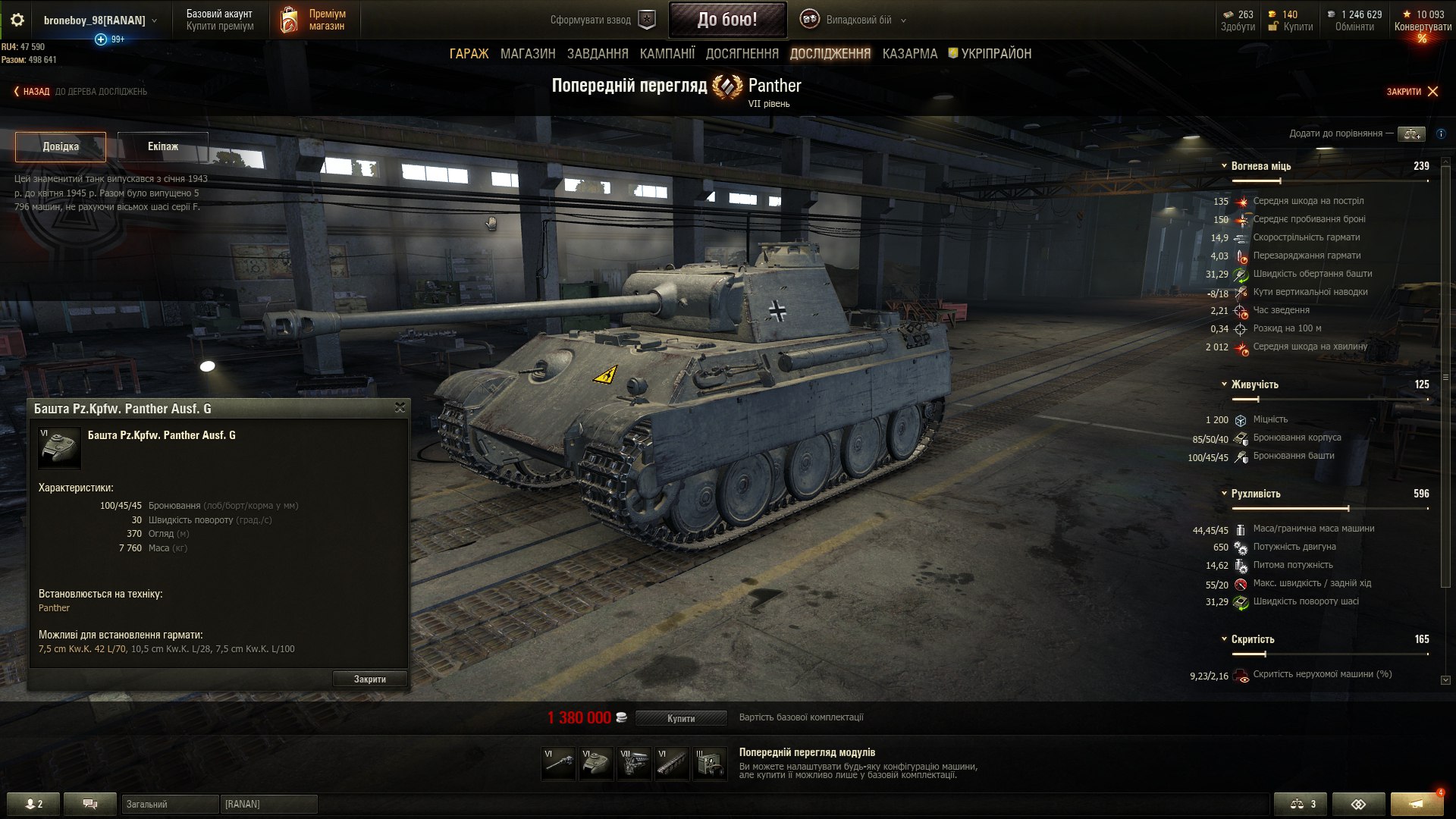Open the КАЗАРМА section

point(909,54)
